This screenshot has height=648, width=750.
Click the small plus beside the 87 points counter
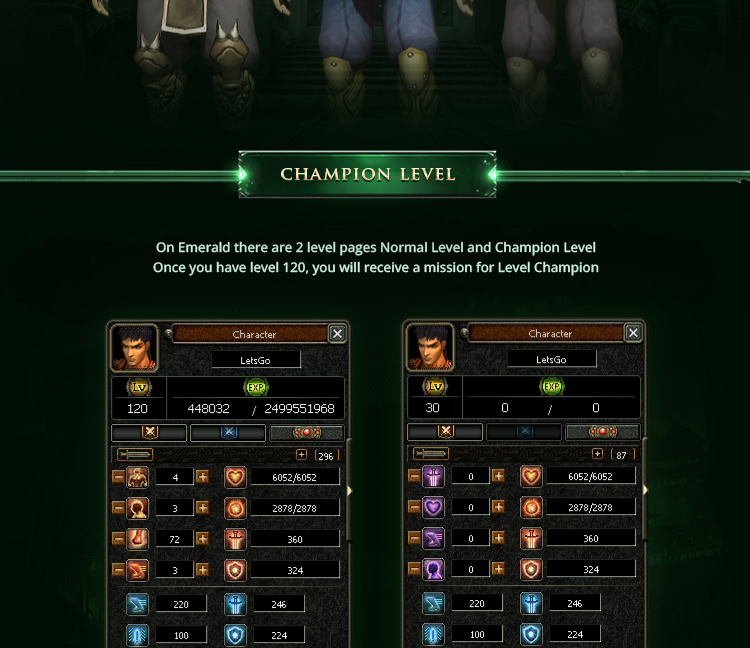click(x=598, y=454)
